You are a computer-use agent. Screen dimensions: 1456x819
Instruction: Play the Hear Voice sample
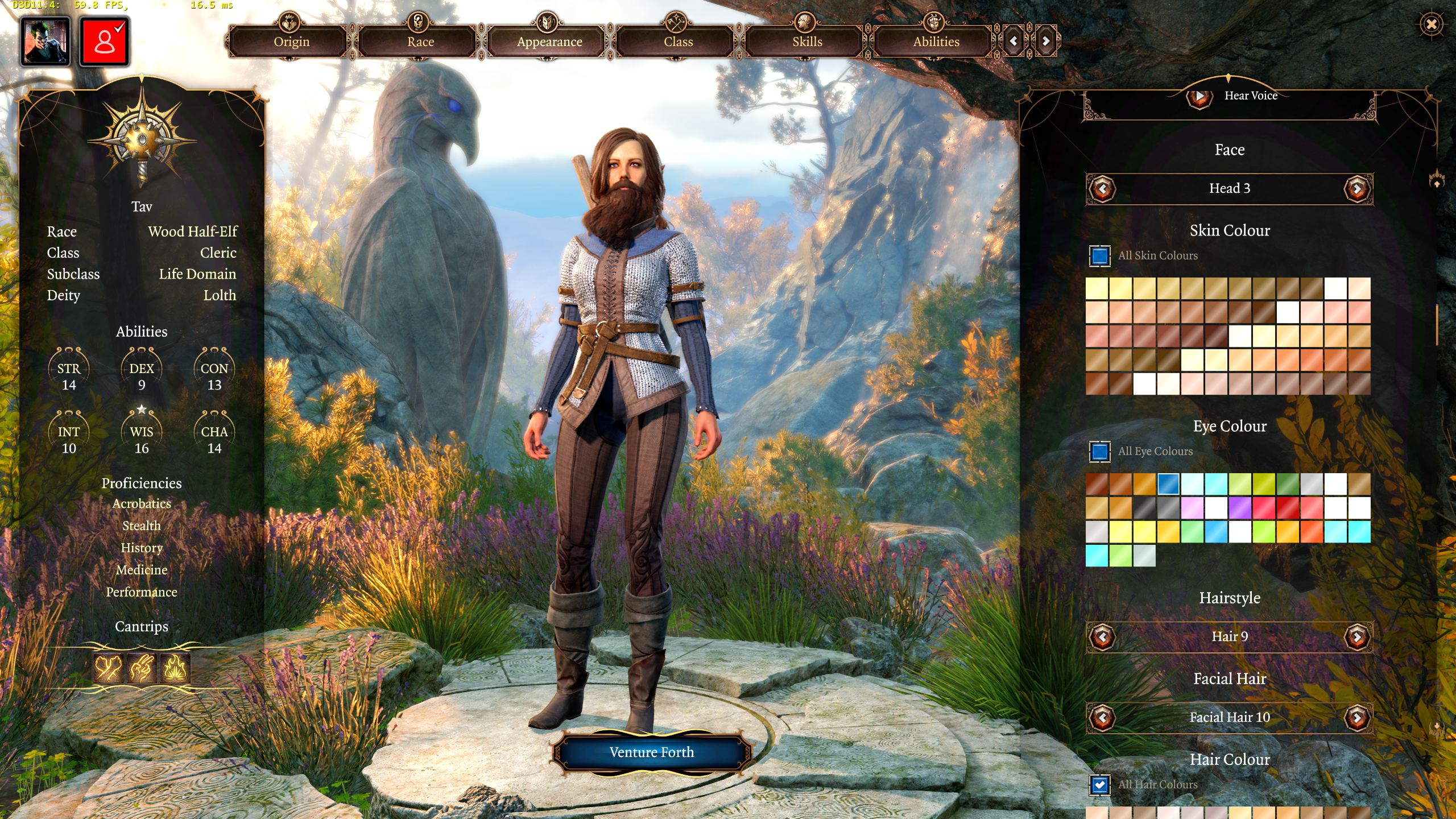[x=1199, y=97]
